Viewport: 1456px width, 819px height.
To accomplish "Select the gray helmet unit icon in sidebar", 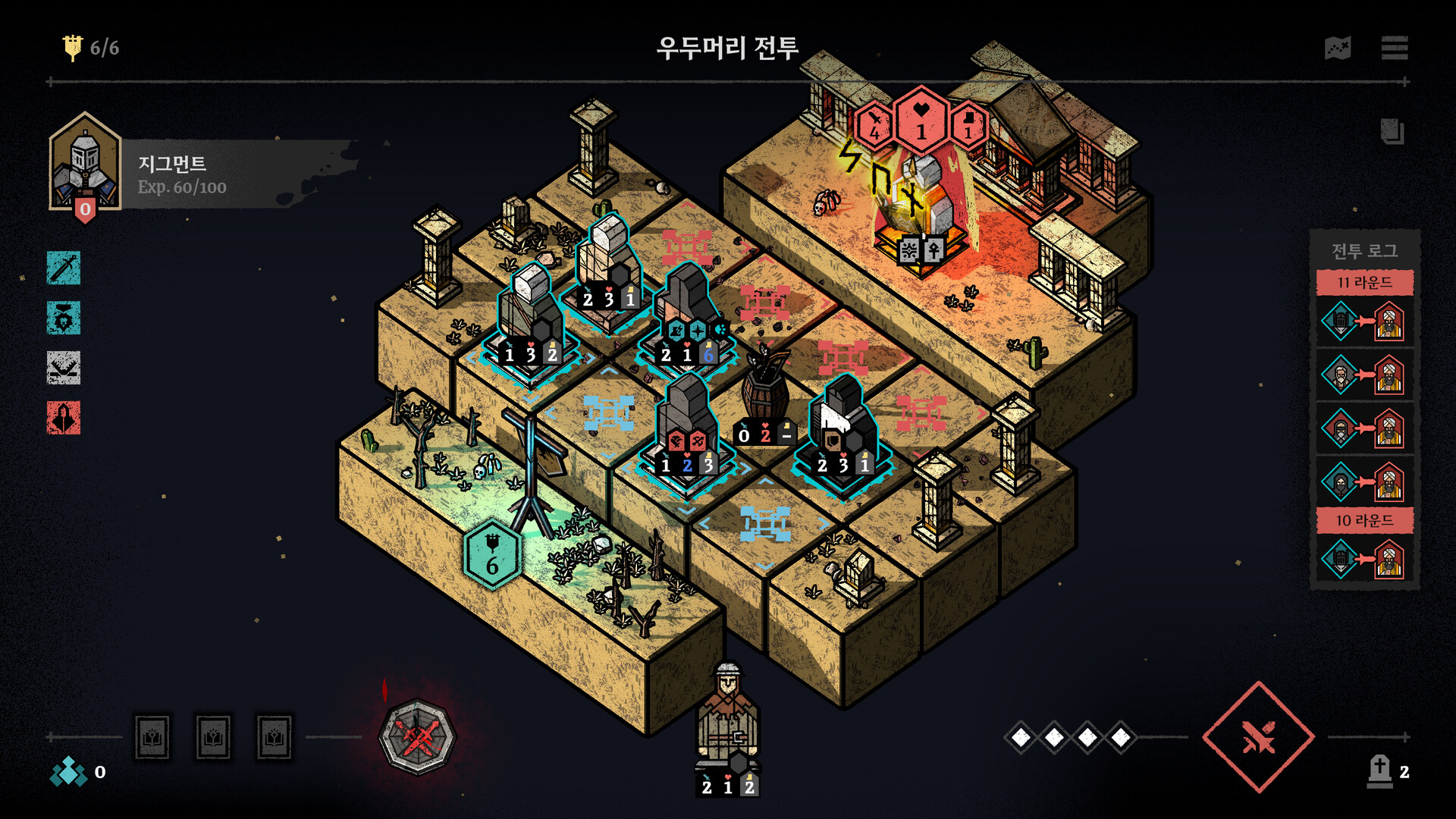I will (63, 369).
